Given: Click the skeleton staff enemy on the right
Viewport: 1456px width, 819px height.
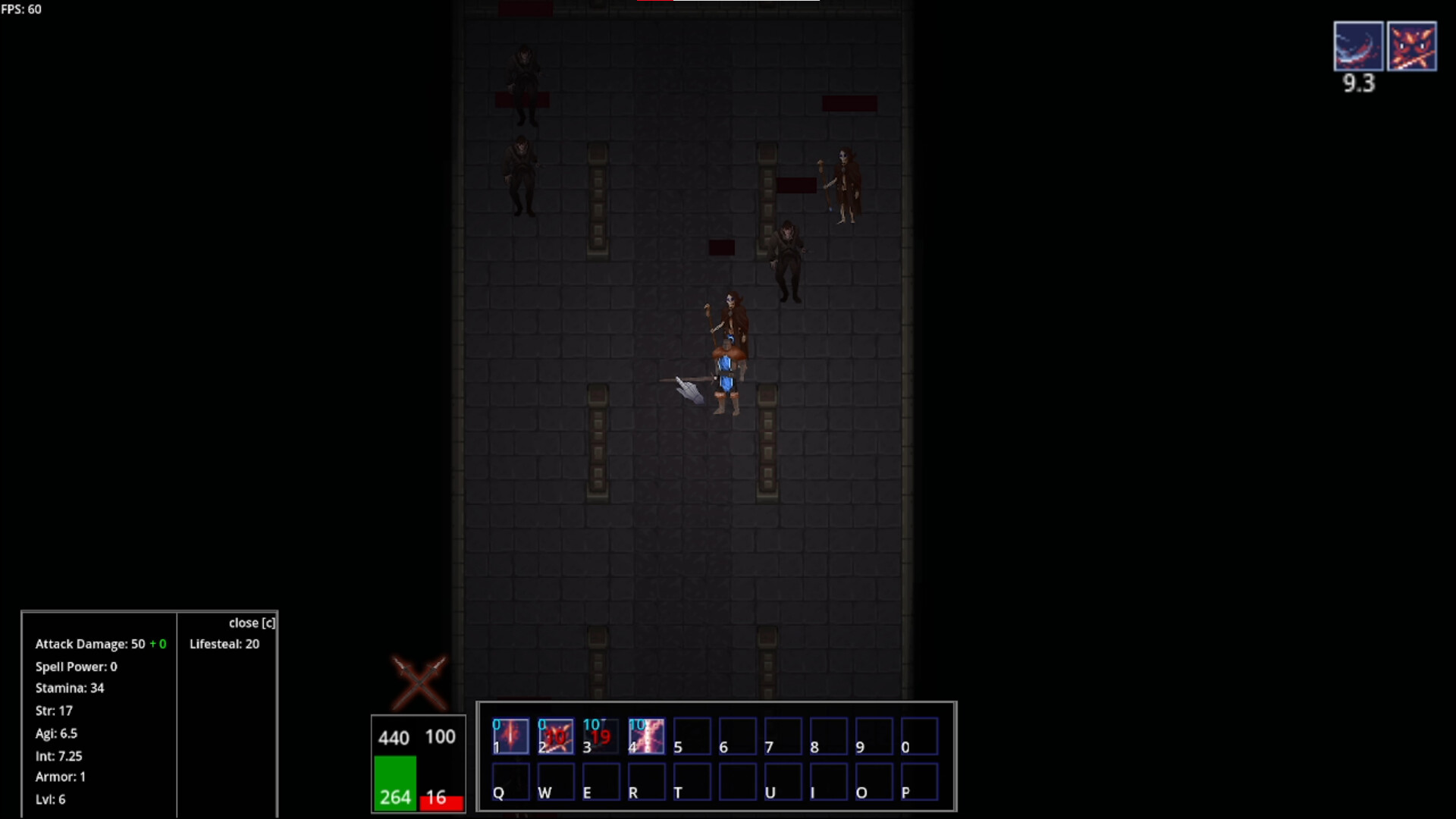Looking at the screenshot, I should click(846, 182).
